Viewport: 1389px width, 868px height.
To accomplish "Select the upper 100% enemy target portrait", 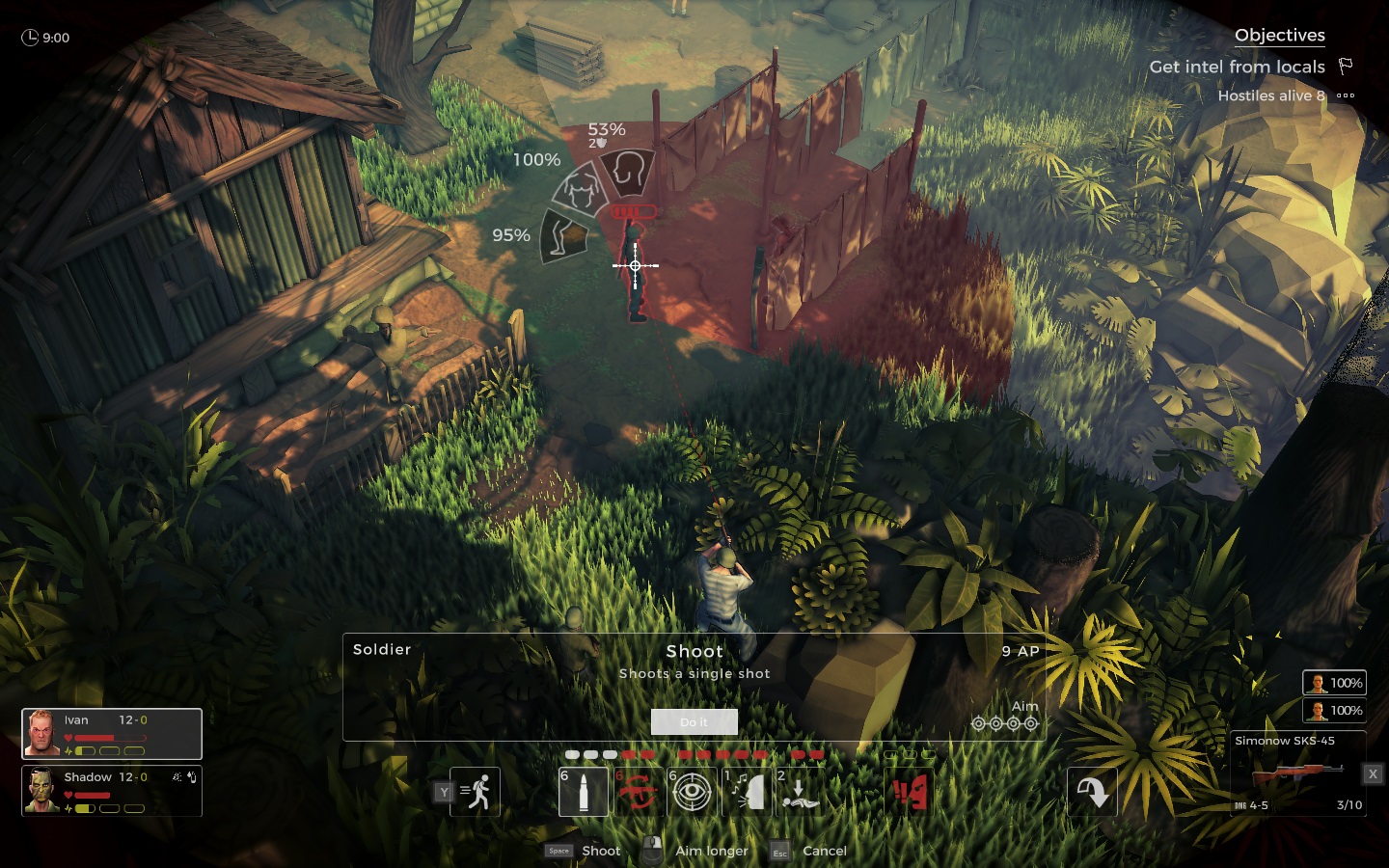I will [x=1334, y=683].
